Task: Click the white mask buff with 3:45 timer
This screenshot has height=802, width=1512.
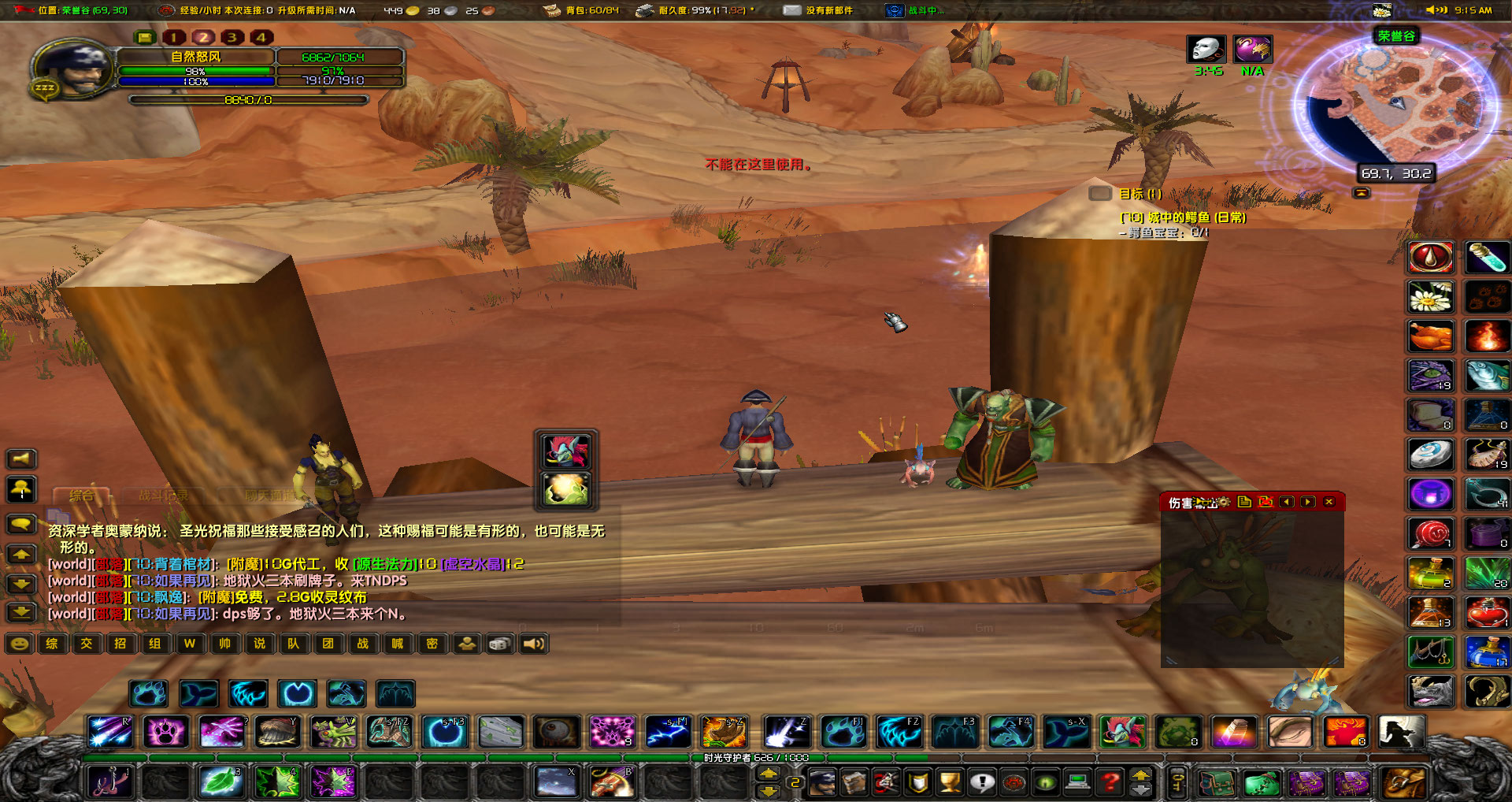Action: click(1205, 49)
